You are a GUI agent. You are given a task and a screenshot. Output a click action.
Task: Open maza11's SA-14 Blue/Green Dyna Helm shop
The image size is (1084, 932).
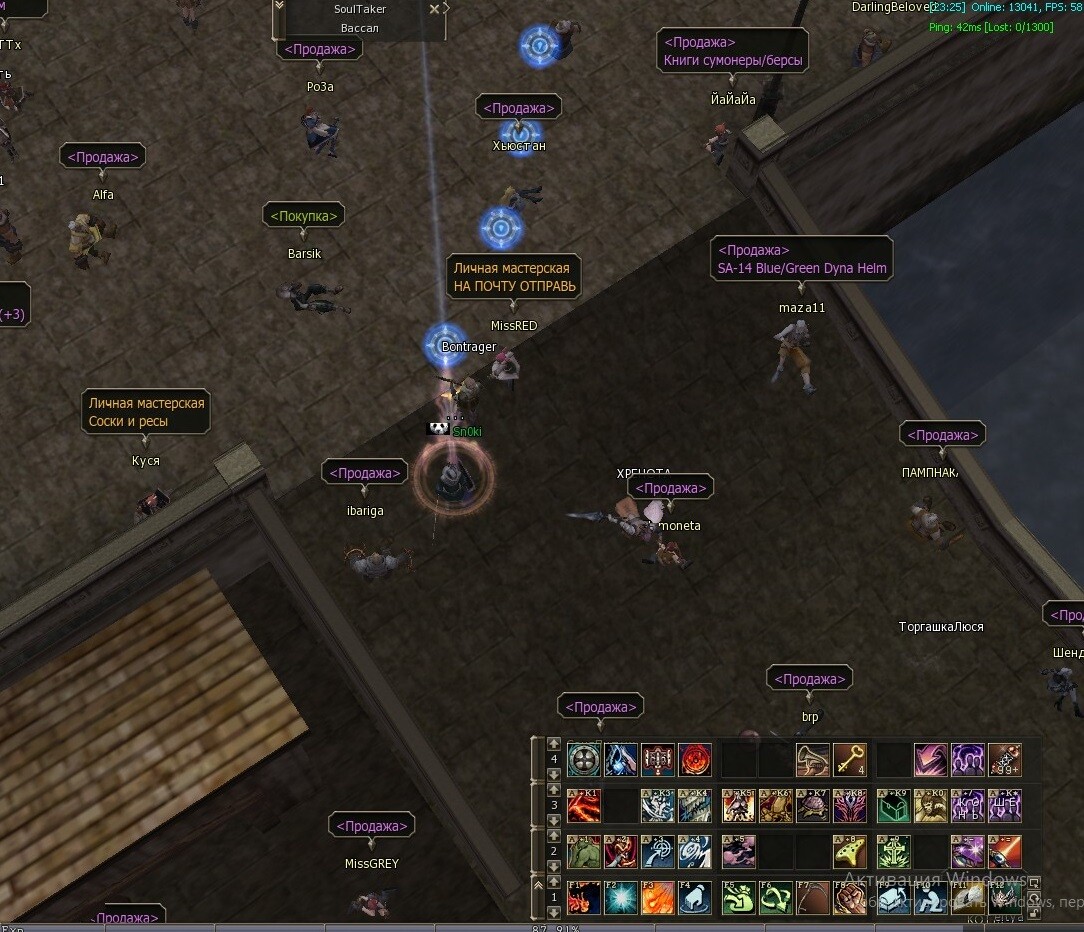point(801,259)
